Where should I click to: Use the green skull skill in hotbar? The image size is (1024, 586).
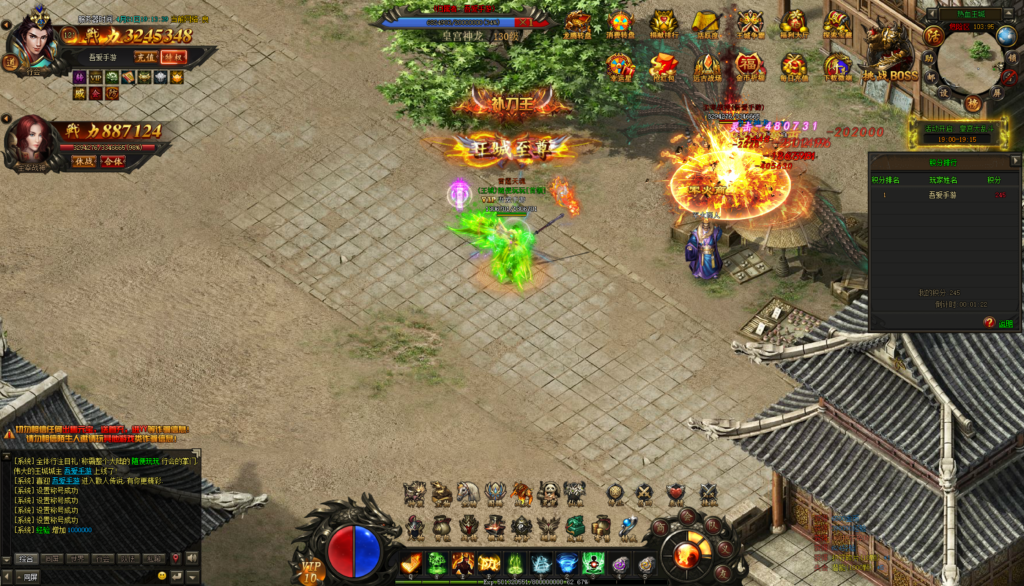click(437, 564)
